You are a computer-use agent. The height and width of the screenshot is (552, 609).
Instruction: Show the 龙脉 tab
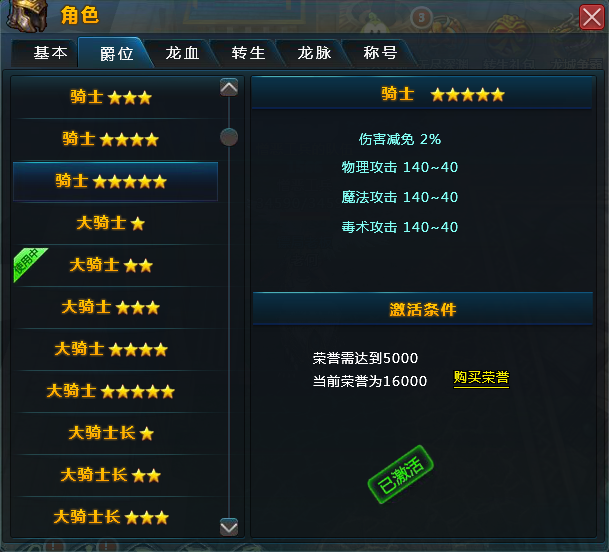pyautogui.click(x=314, y=54)
